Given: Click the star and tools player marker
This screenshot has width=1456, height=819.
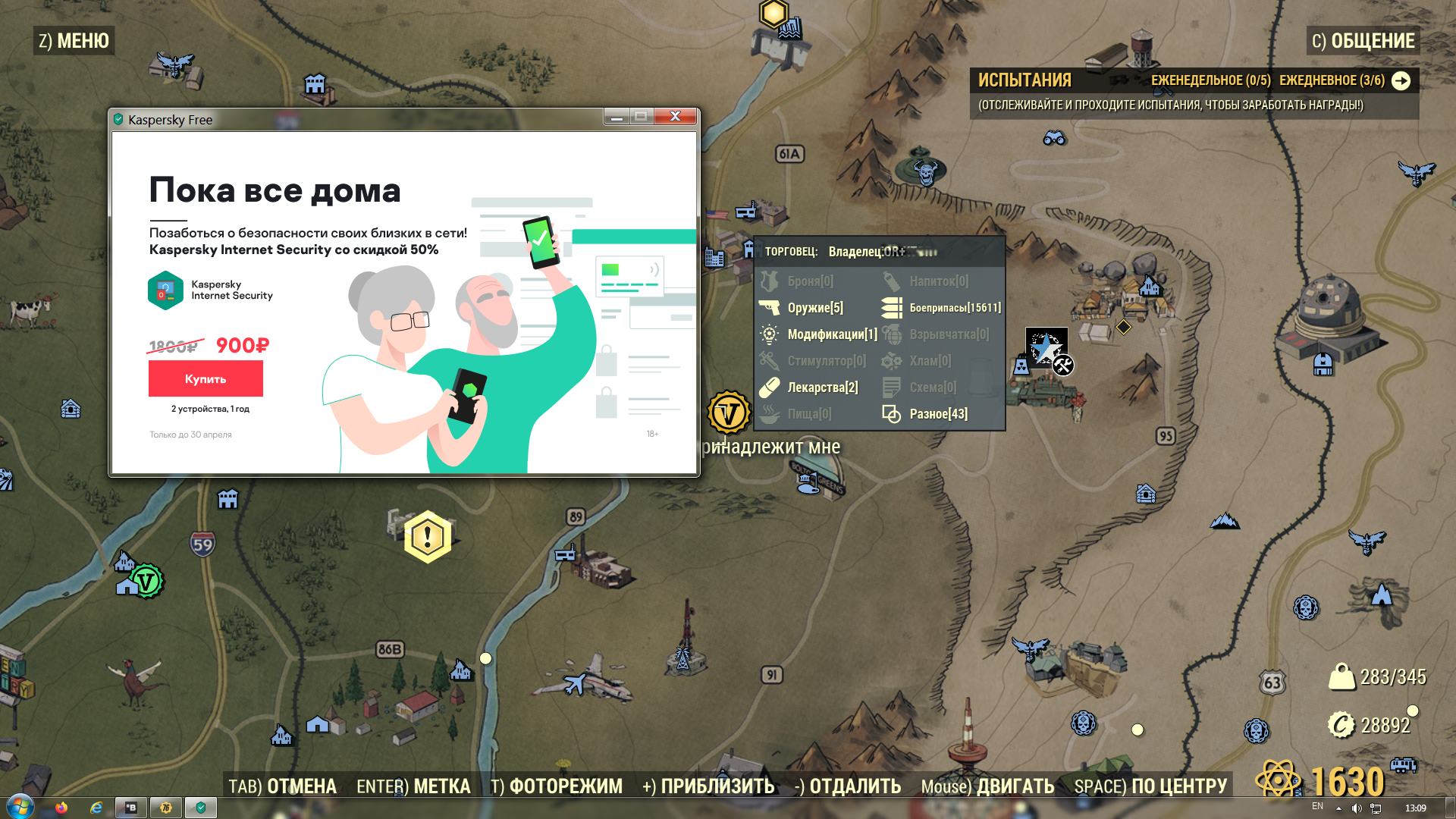Looking at the screenshot, I should click(x=1049, y=350).
